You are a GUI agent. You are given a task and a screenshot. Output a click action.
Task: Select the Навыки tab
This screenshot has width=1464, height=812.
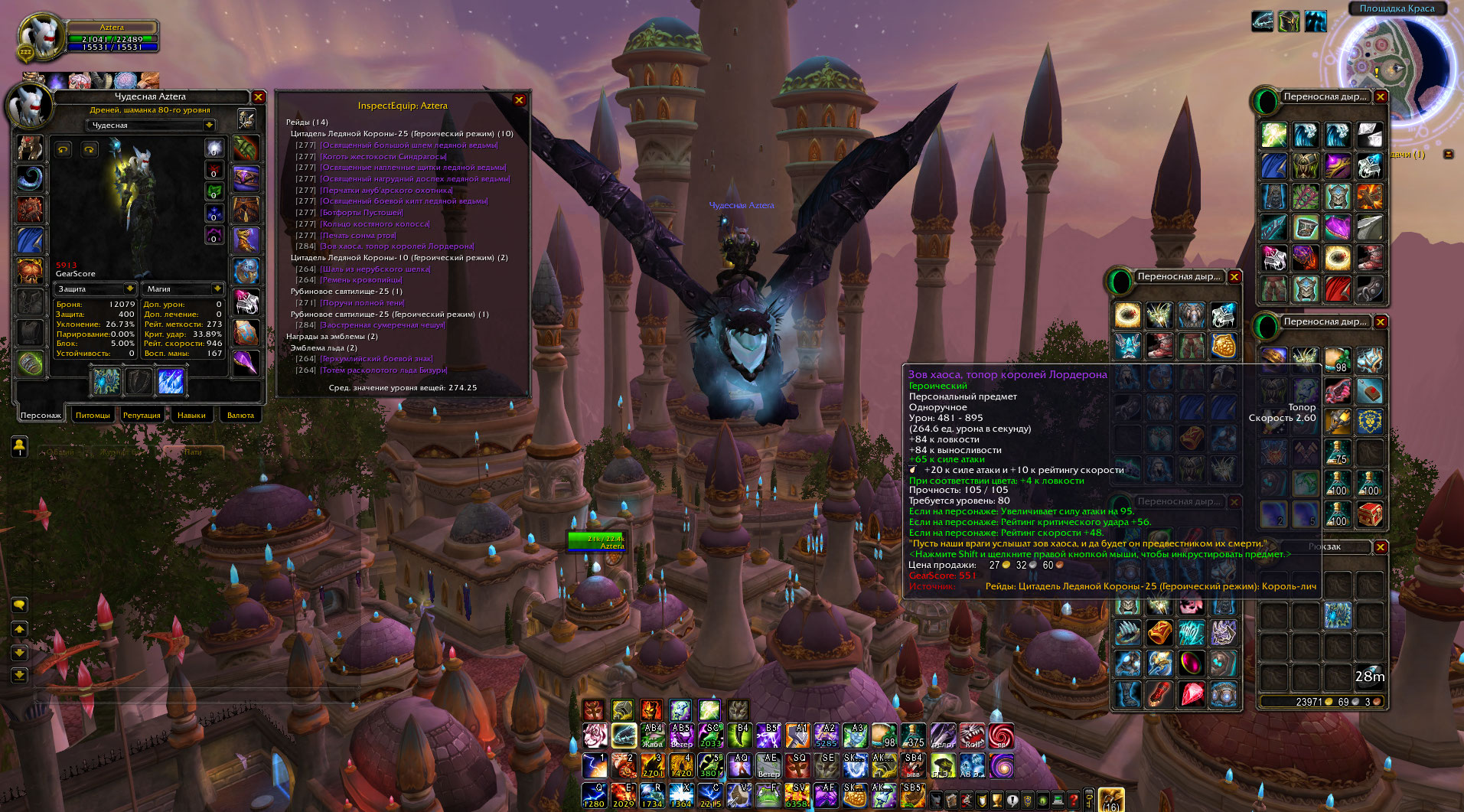tap(191, 415)
